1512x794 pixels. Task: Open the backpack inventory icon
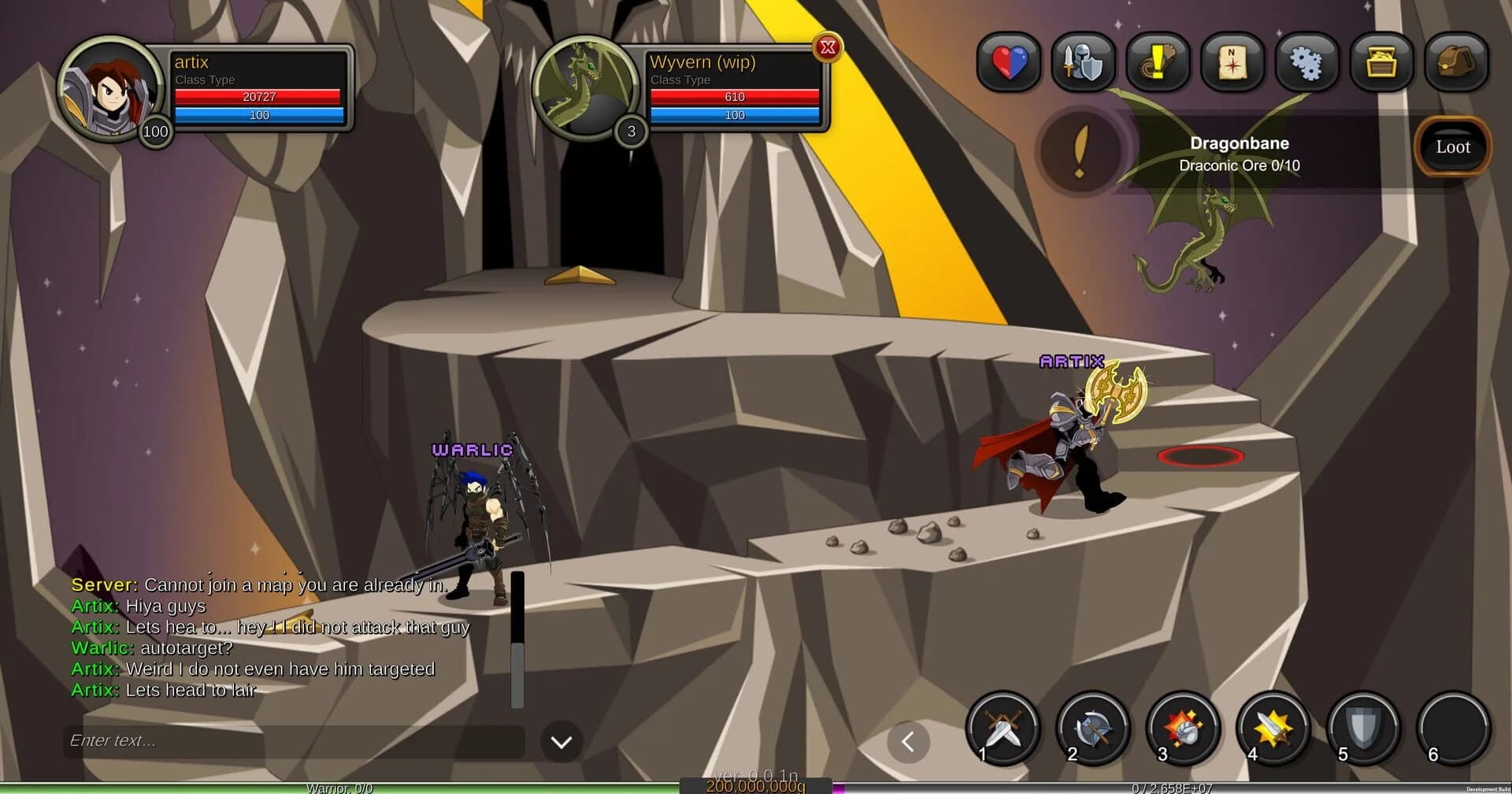1456,63
